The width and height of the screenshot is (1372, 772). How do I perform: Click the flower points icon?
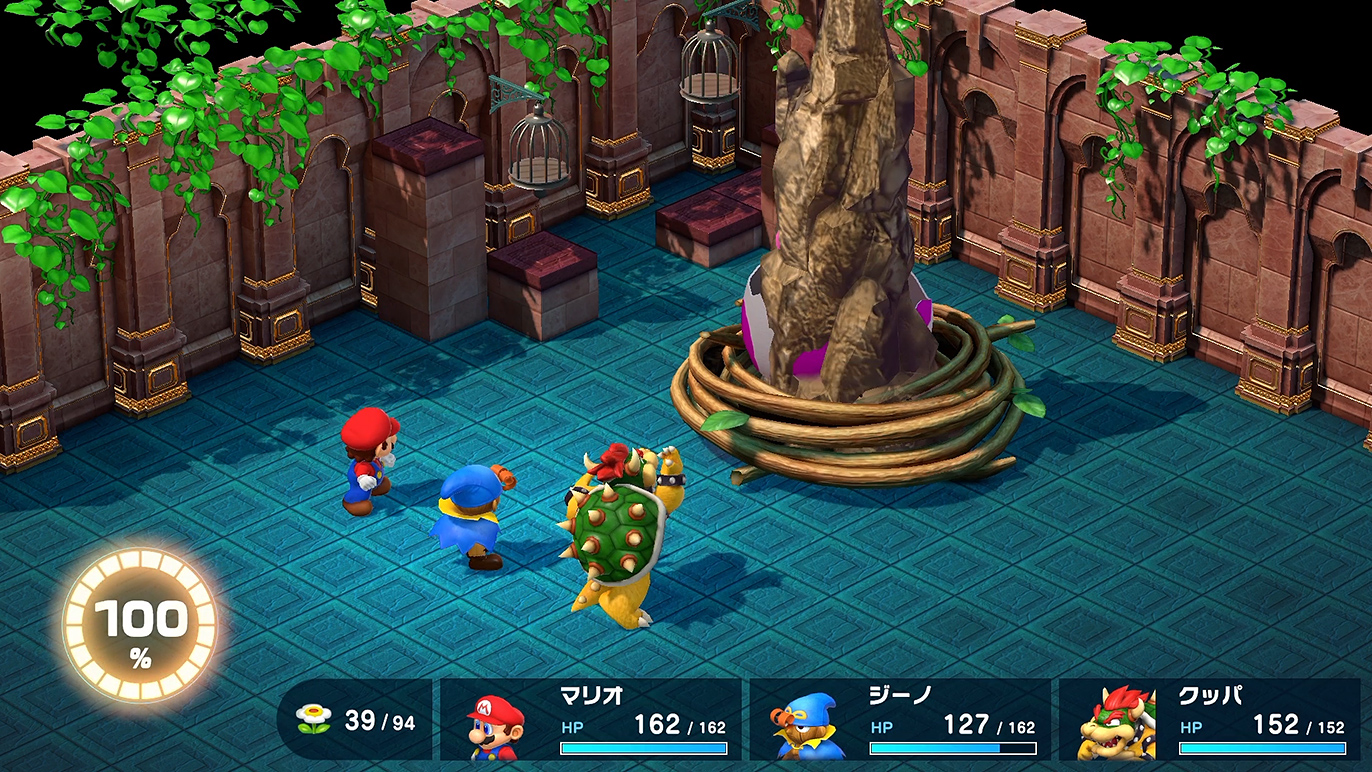coord(314,718)
